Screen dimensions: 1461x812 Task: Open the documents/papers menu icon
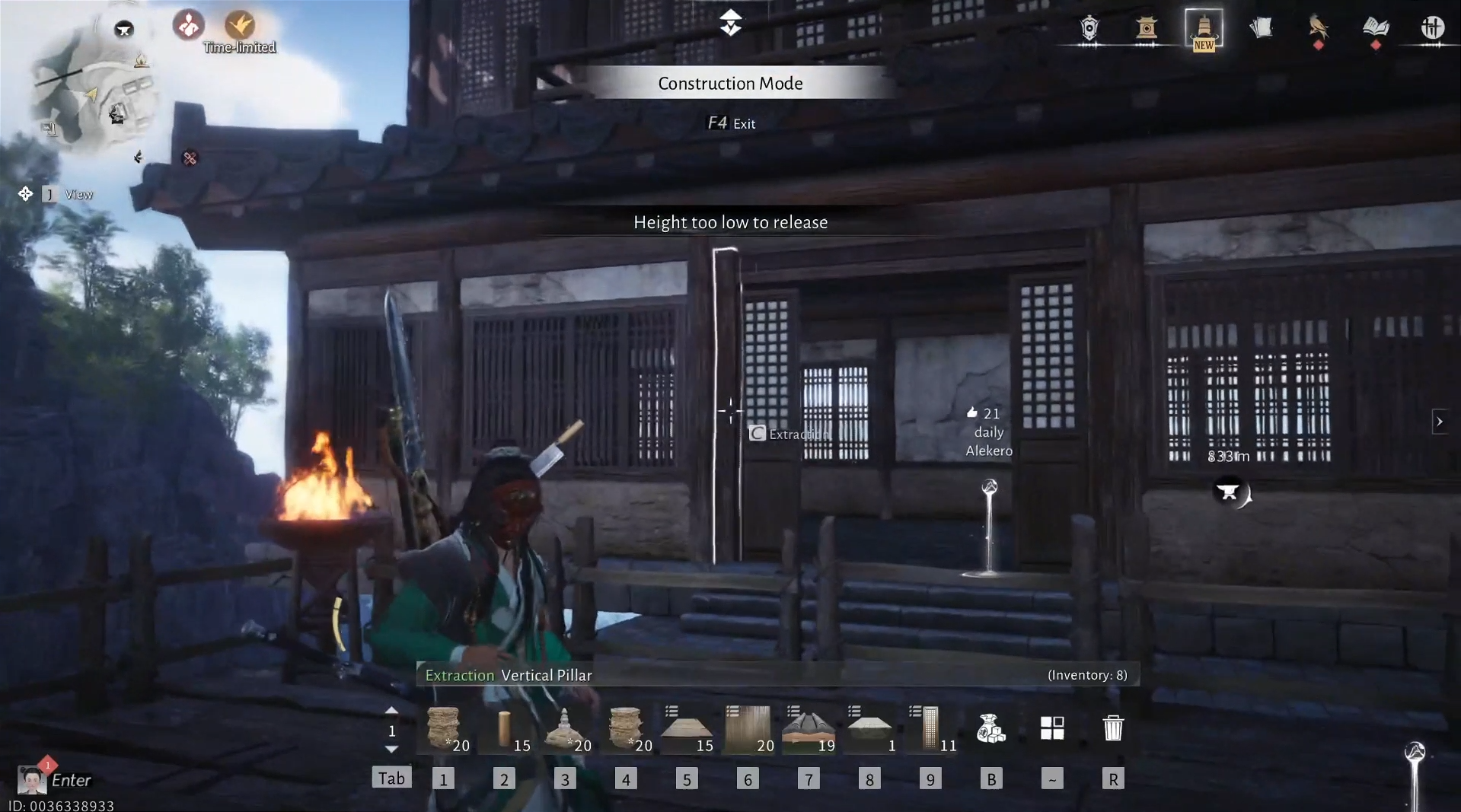click(1262, 29)
